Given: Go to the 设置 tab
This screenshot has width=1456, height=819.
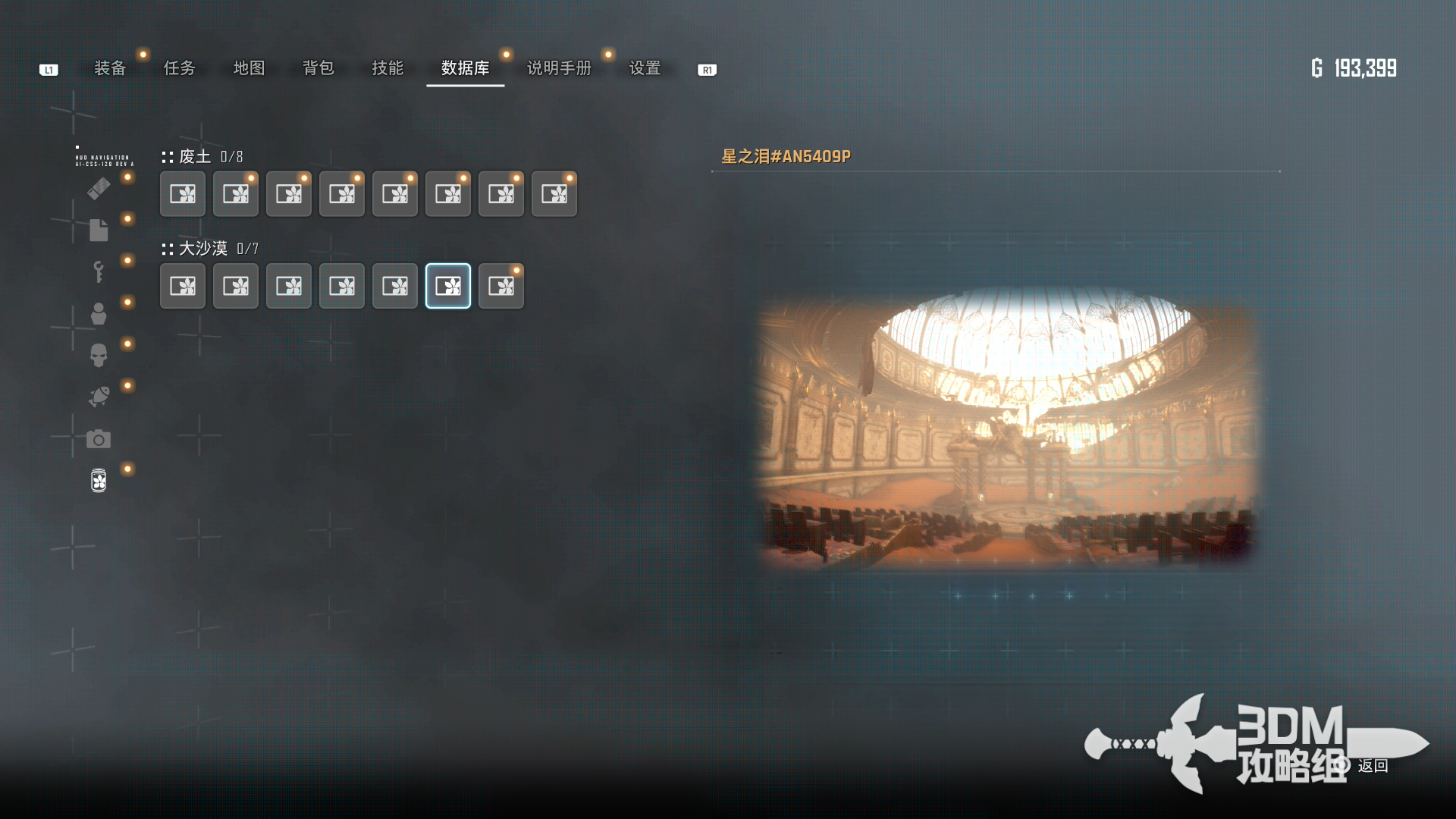Looking at the screenshot, I should coord(645,68).
